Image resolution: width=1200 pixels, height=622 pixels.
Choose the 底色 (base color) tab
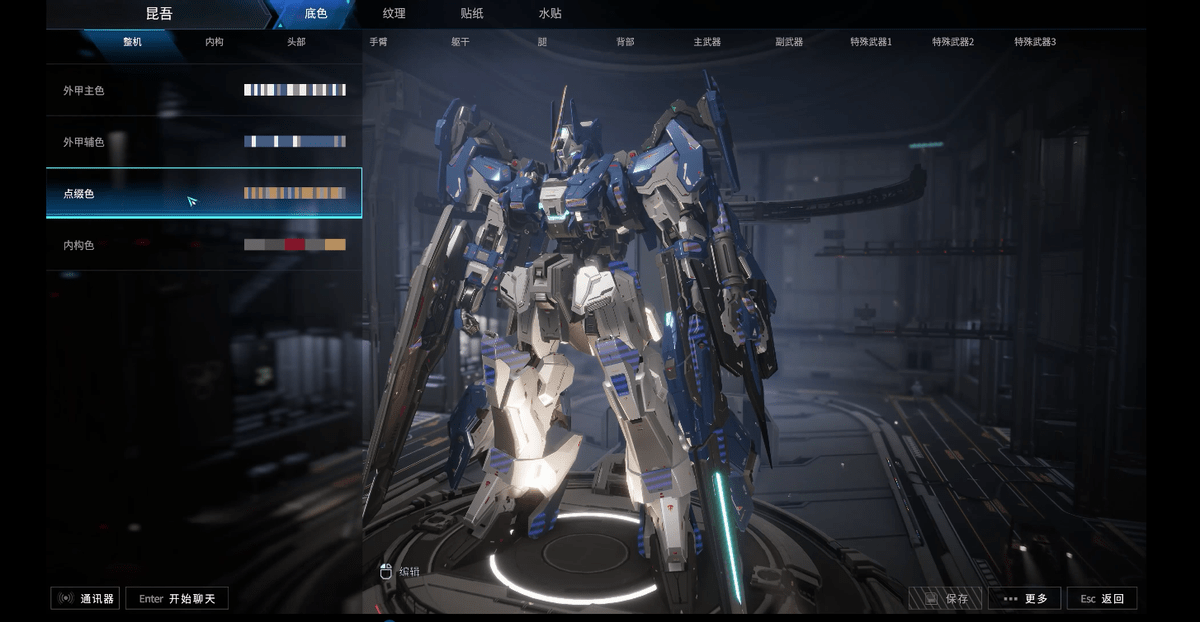(x=315, y=14)
